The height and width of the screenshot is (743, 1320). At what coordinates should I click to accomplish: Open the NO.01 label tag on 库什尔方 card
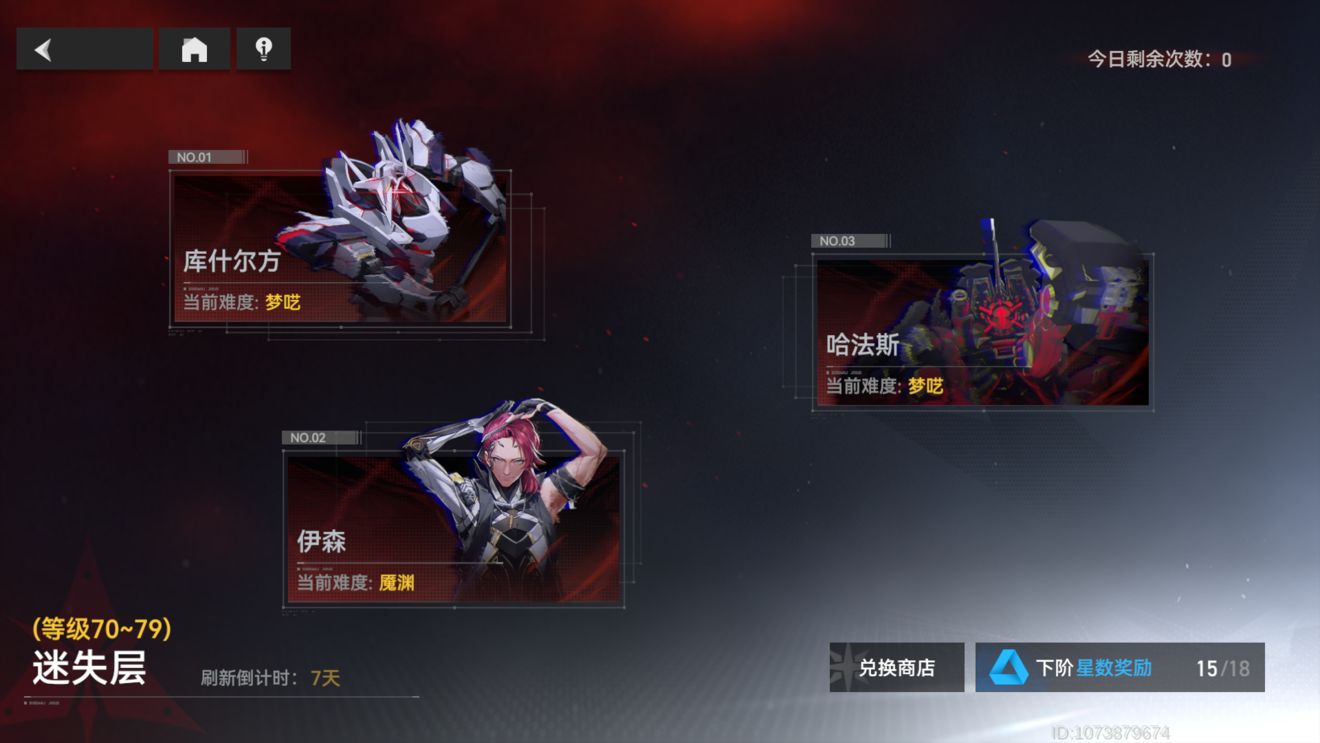(205, 157)
